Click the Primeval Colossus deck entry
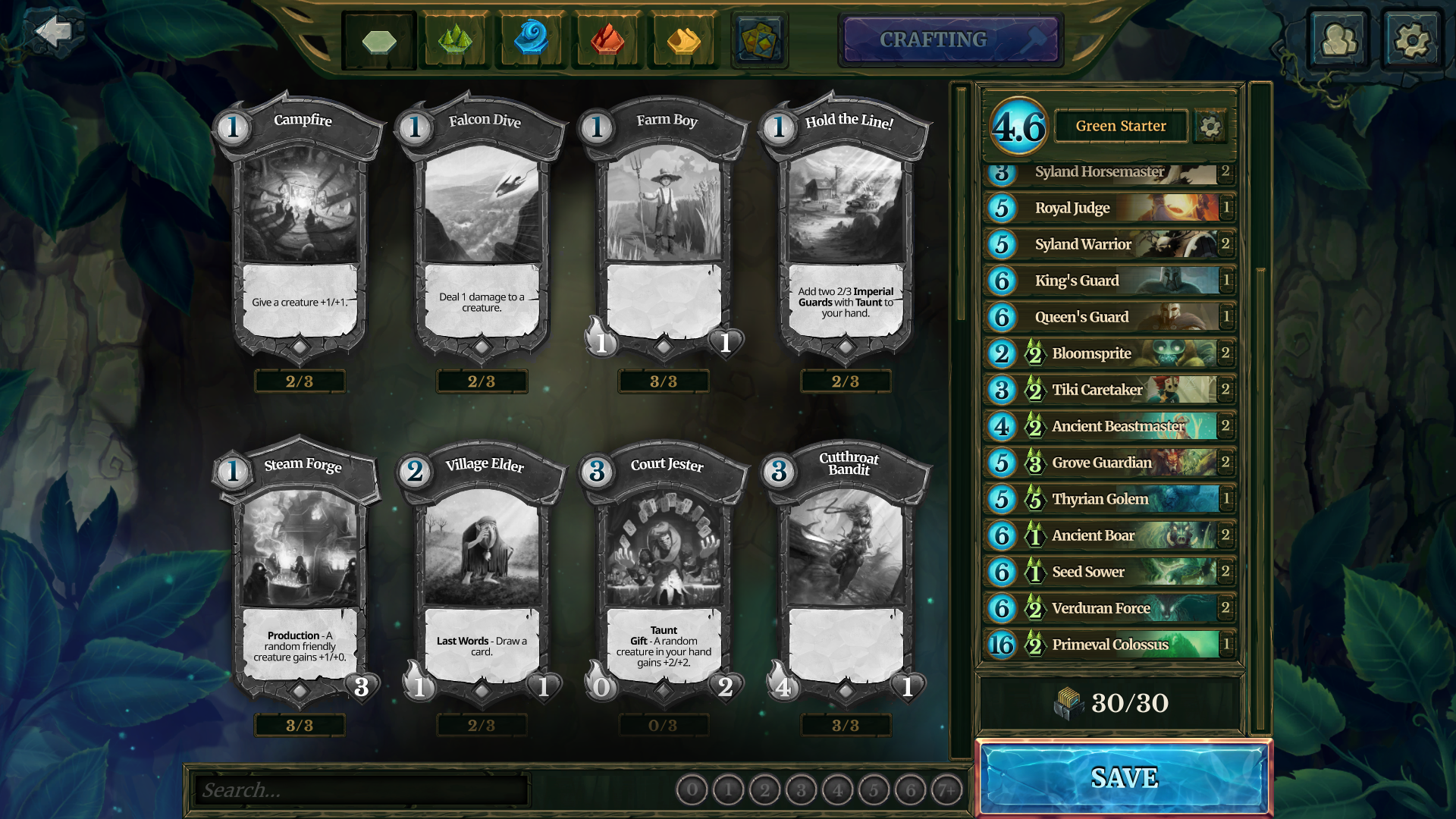This screenshot has height=819, width=1456. pos(1110,645)
